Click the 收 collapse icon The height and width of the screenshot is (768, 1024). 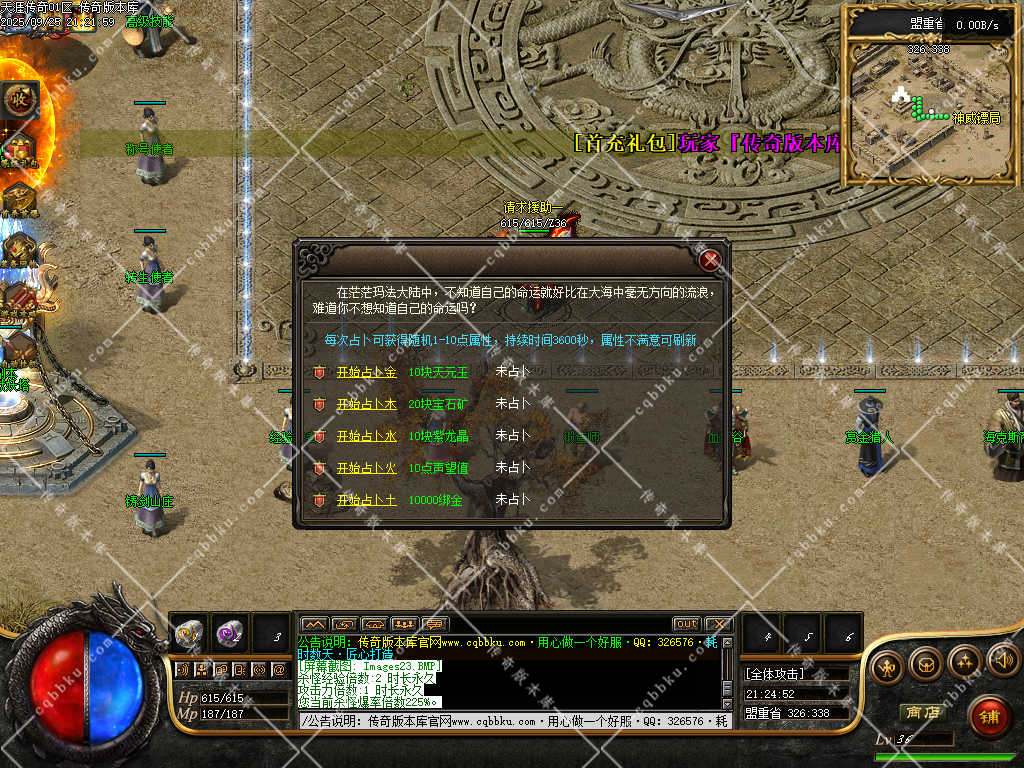click(x=18, y=99)
